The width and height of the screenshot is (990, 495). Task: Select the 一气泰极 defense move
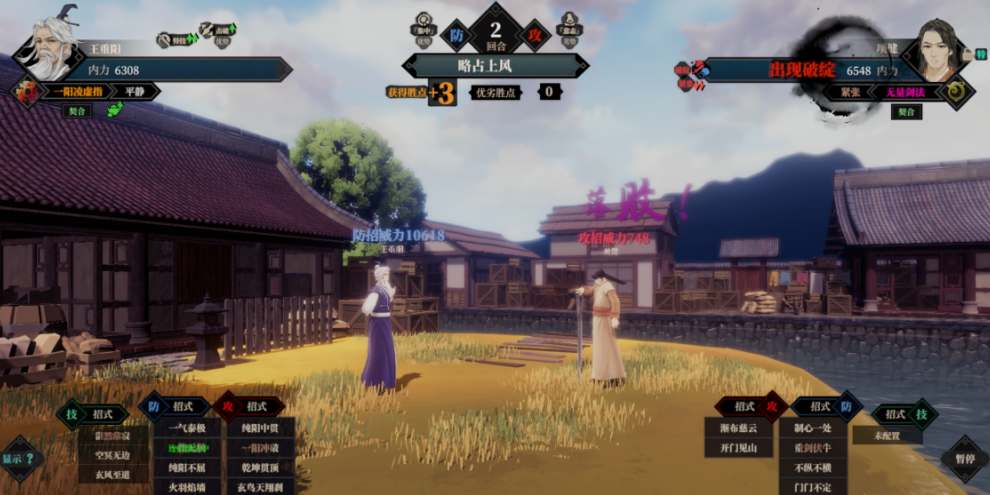tap(187, 428)
